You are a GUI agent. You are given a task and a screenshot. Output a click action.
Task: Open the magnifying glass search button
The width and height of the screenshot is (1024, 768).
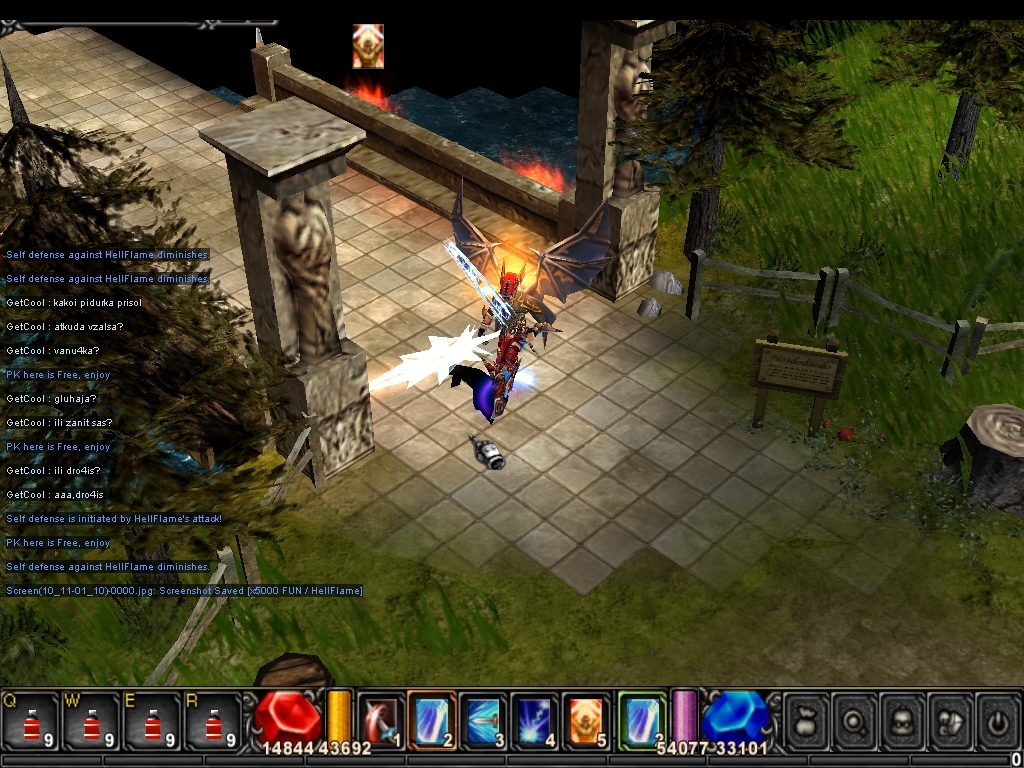pos(855,720)
